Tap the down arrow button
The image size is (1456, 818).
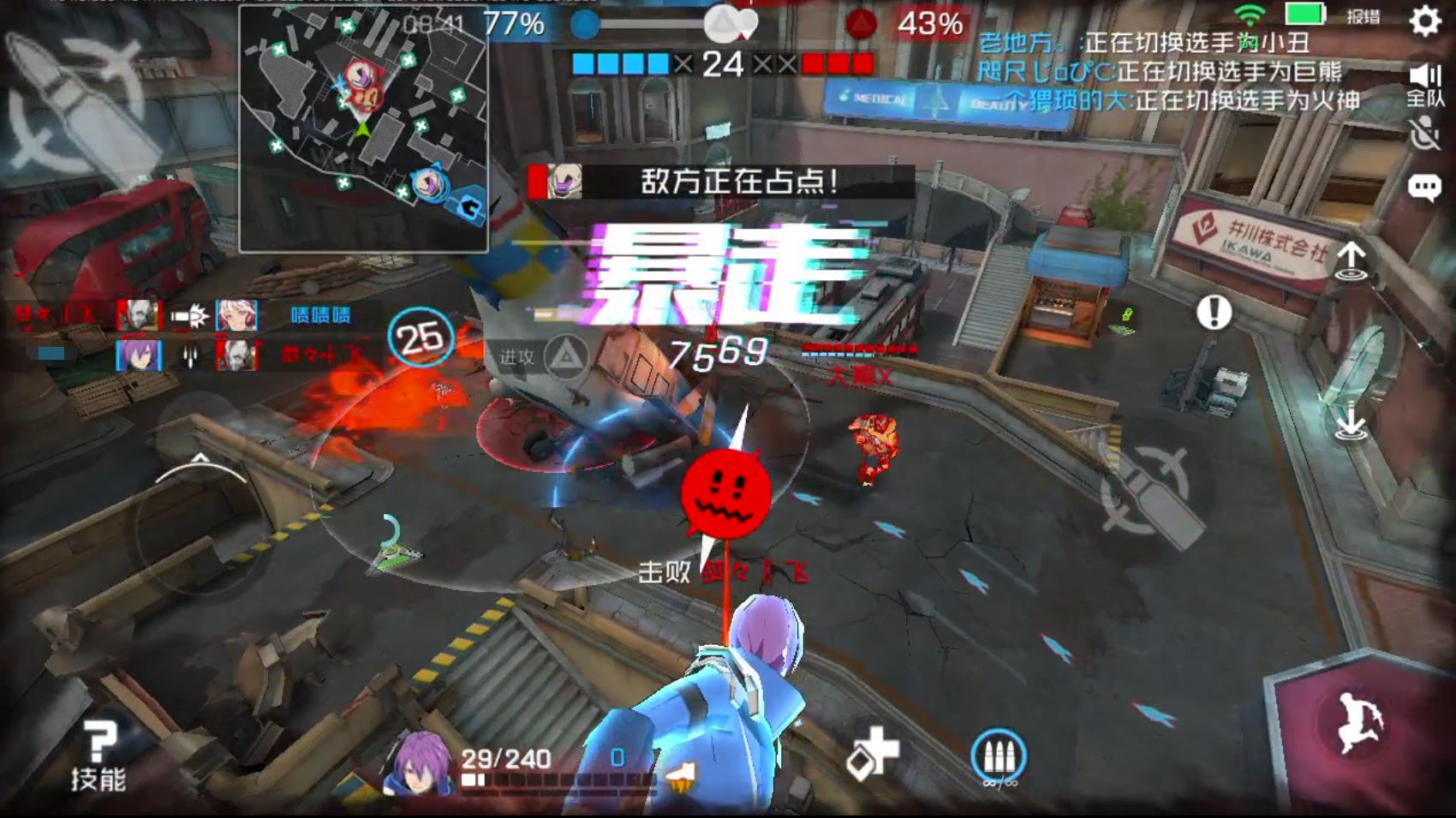point(1351,421)
